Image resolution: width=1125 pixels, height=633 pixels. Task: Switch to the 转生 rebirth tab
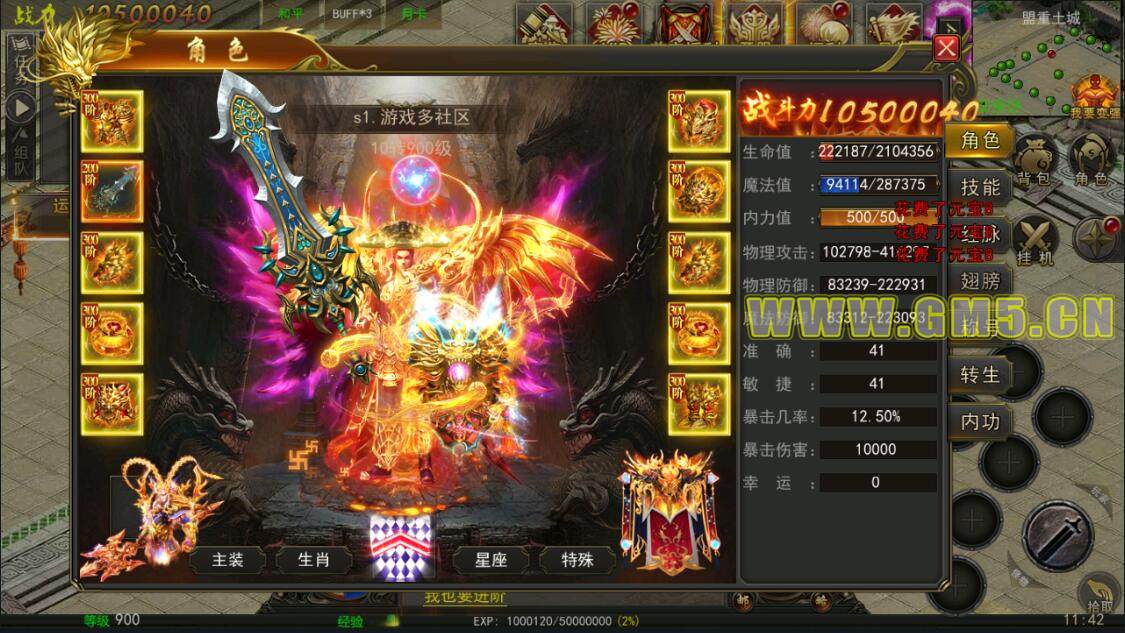tap(980, 374)
